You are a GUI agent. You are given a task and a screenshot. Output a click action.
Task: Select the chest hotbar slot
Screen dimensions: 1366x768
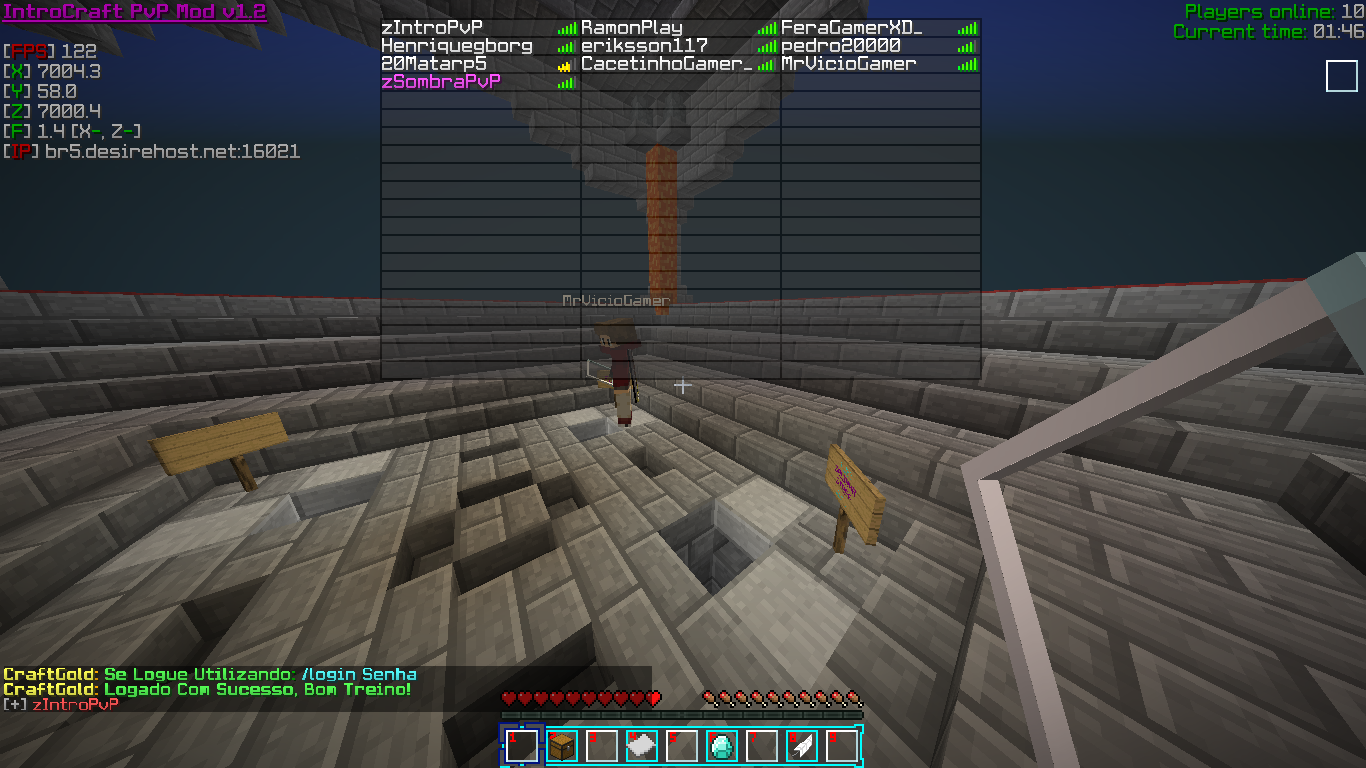562,746
